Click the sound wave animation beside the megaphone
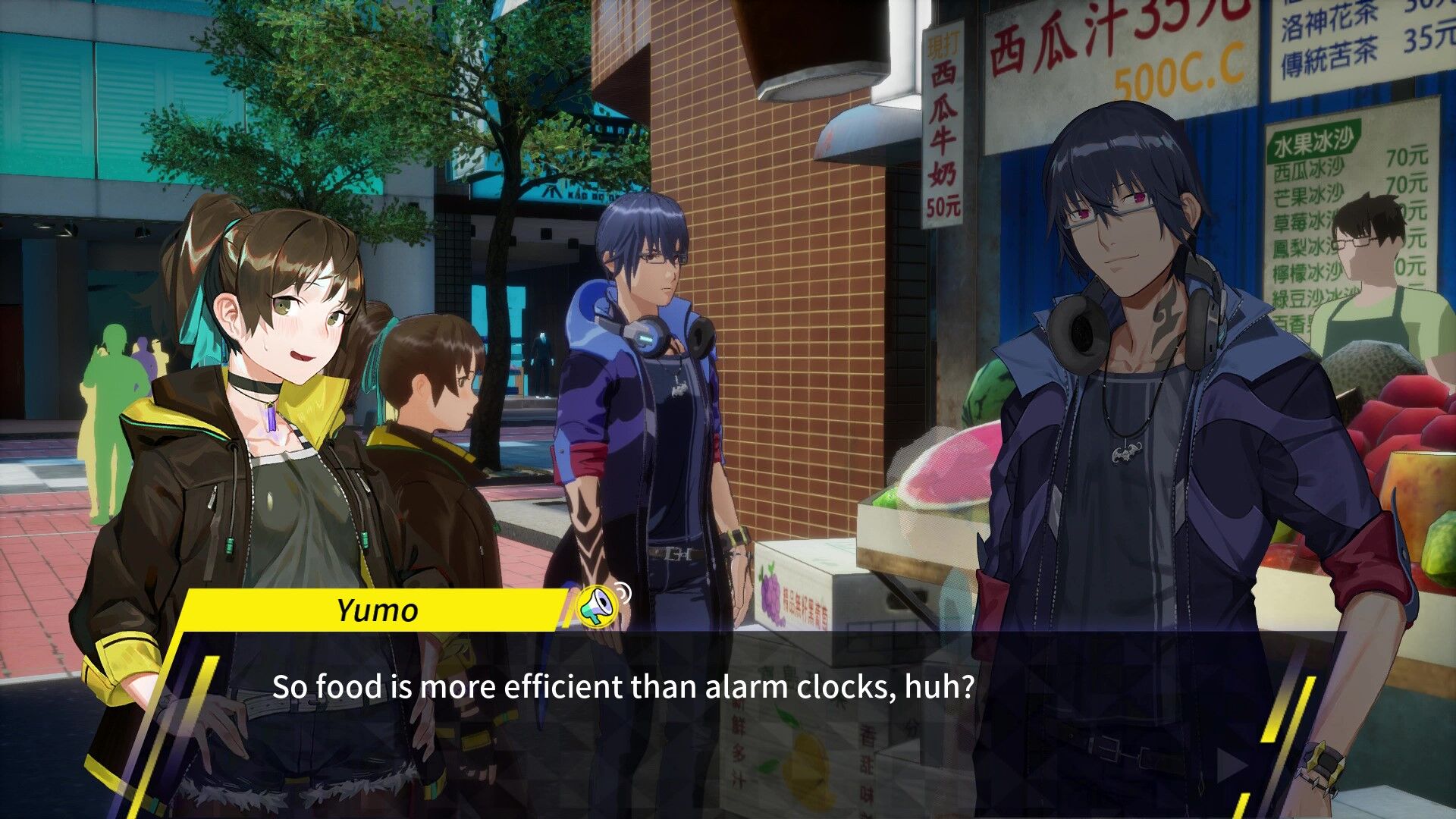The height and width of the screenshot is (819, 1456). click(624, 594)
